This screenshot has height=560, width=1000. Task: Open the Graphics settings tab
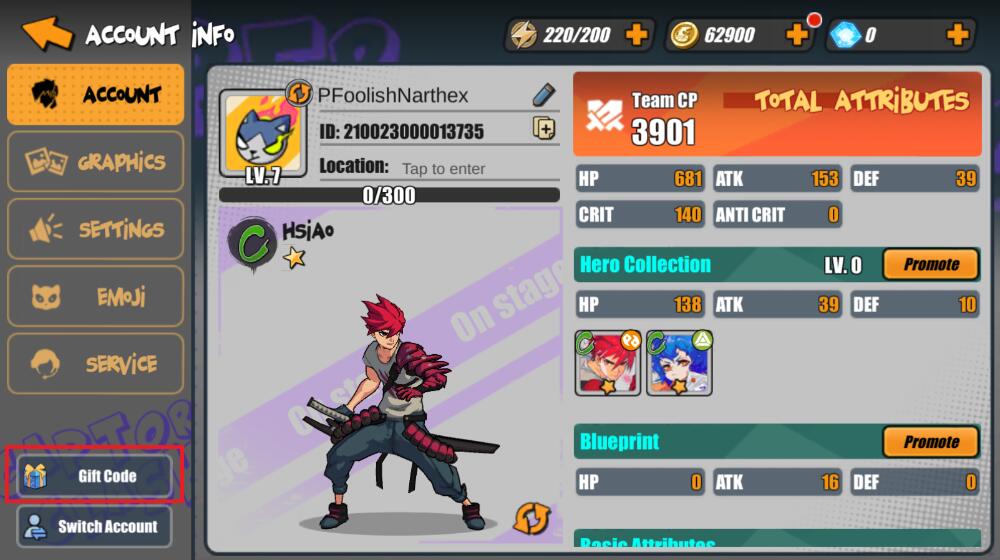pyautogui.click(x=96, y=162)
